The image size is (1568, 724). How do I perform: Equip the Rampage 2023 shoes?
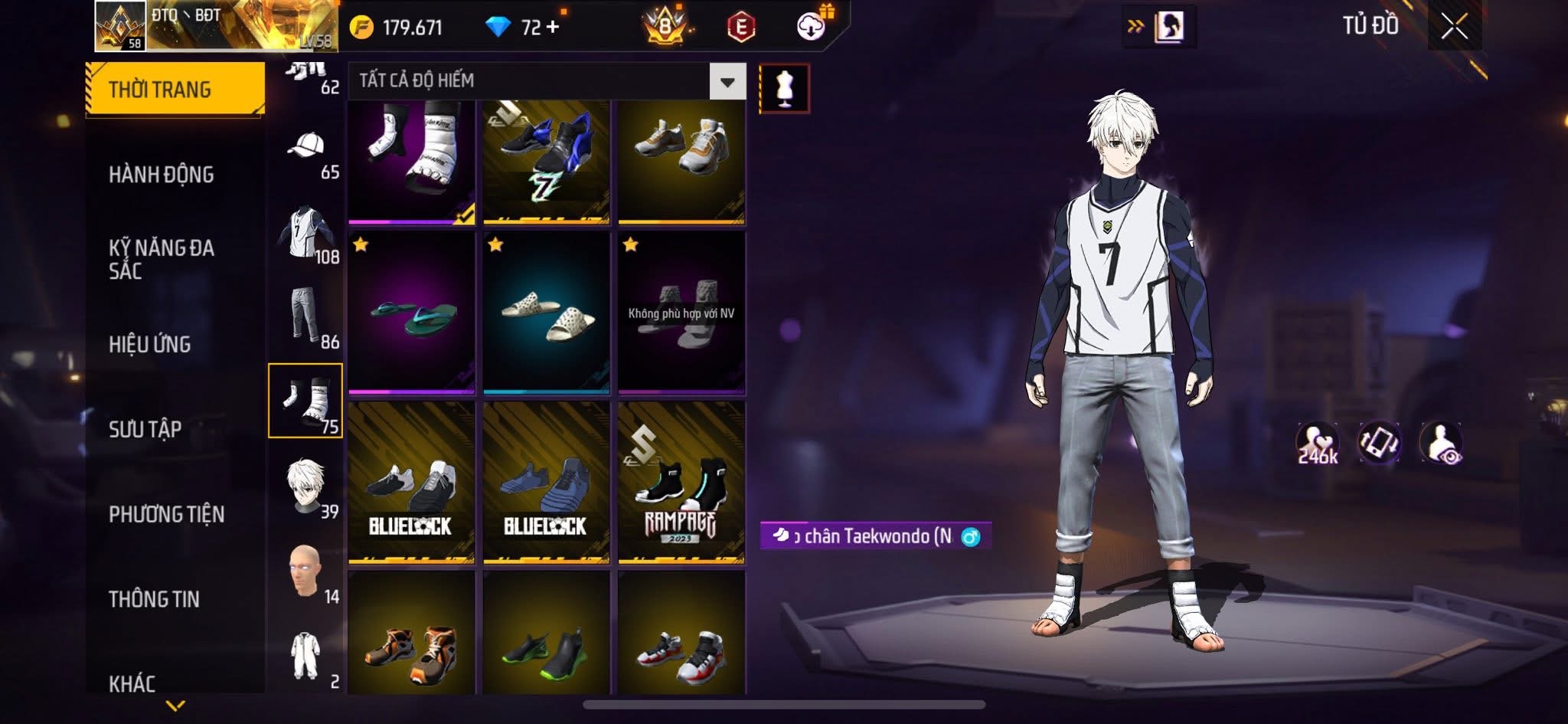pyautogui.click(x=681, y=483)
